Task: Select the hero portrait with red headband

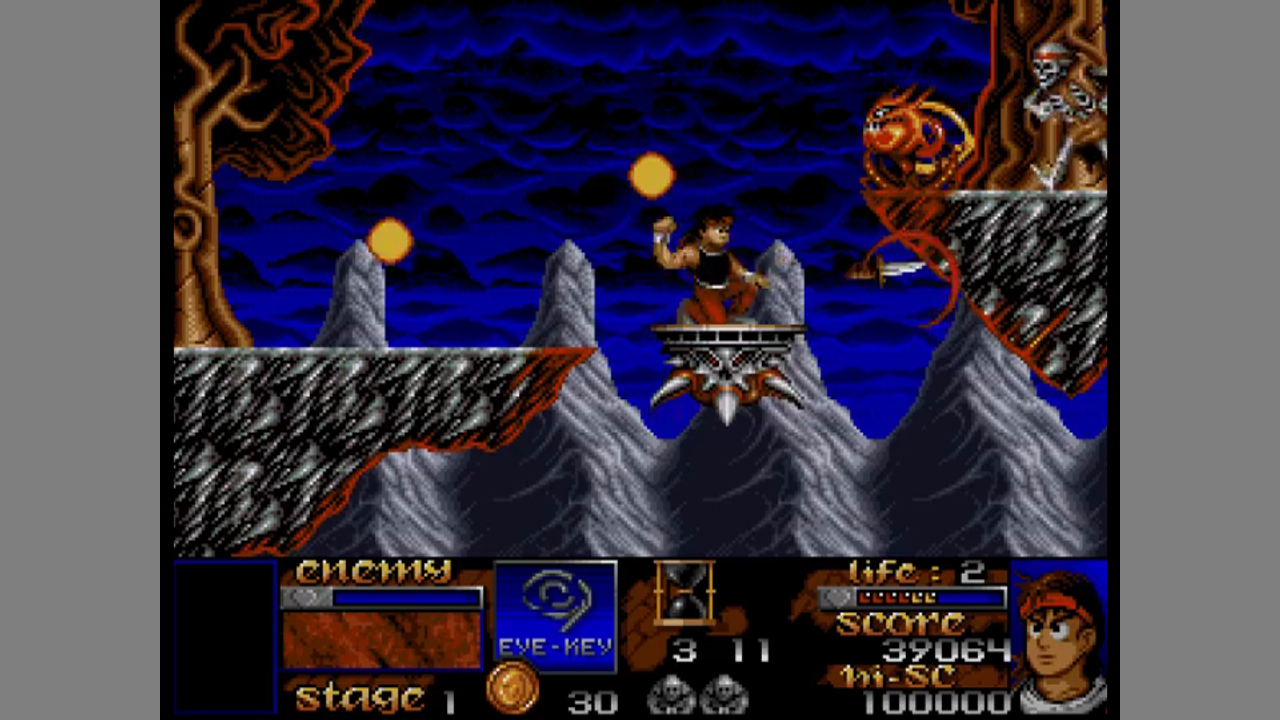Action: tap(1058, 637)
